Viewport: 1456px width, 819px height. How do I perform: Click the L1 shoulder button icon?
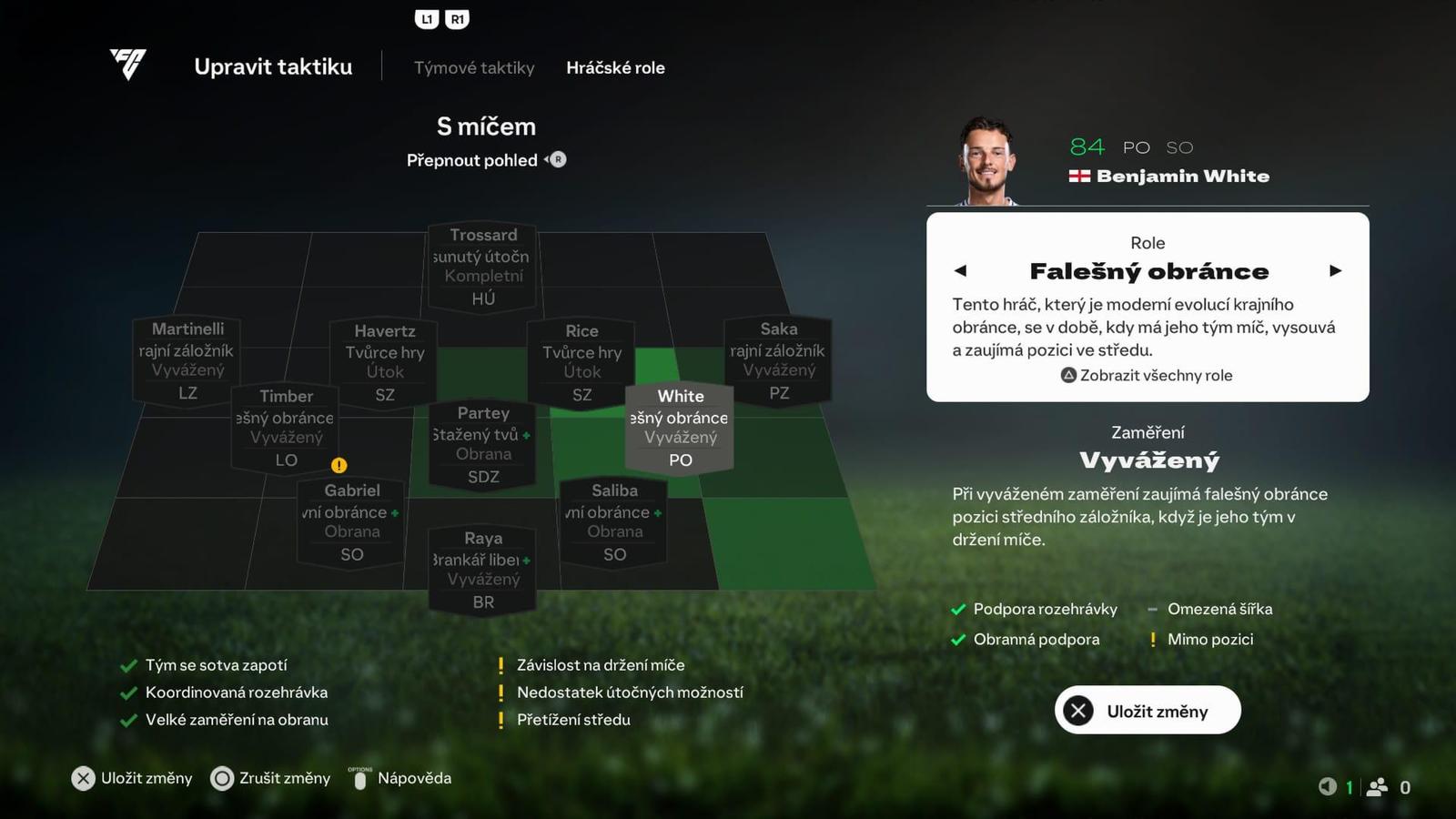[x=427, y=18]
